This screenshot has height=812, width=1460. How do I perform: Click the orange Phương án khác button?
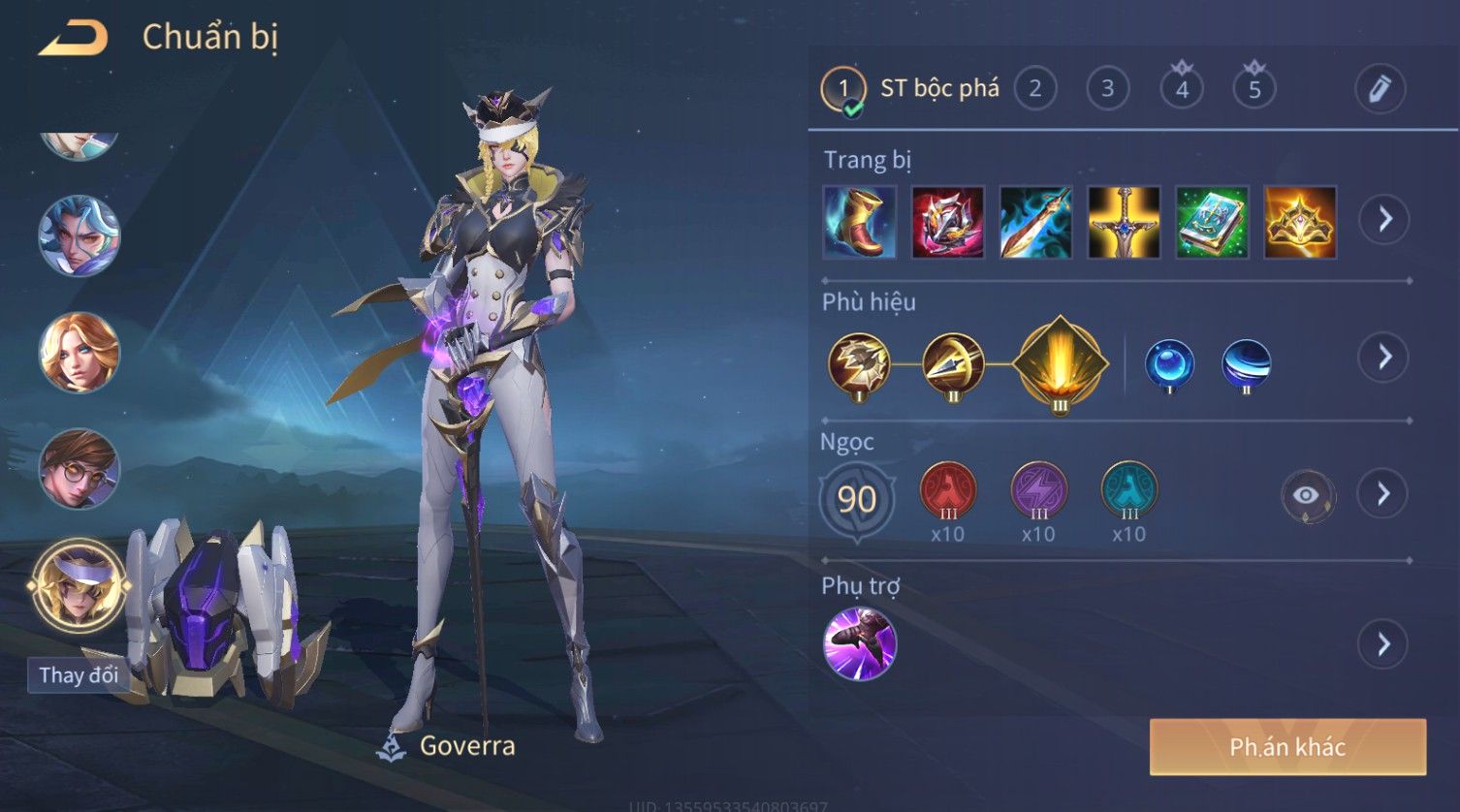tap(1287, 747)
